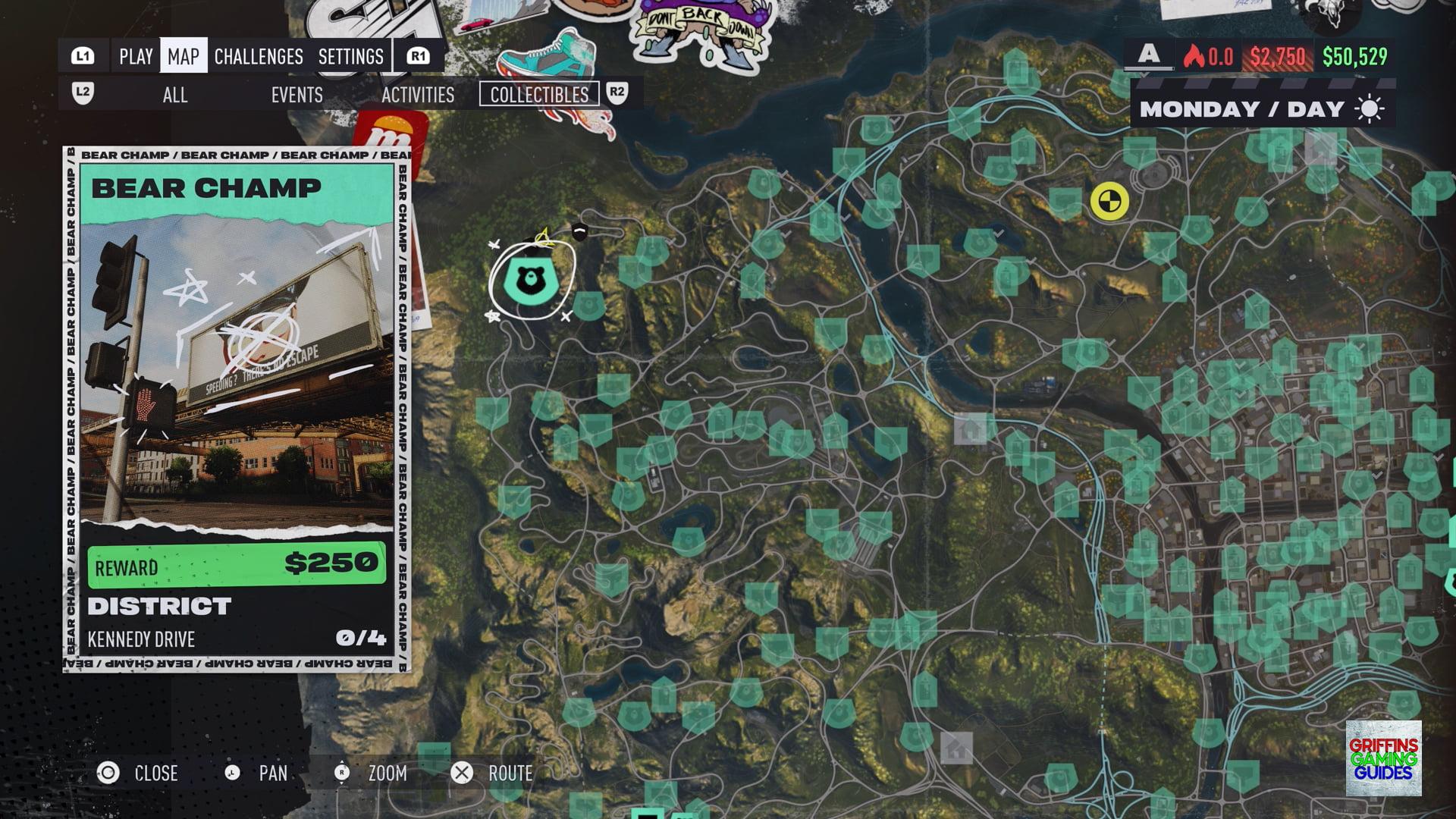Viewport: 1456px width, 819px height.
Task: Go to the SETTINGS tab
Action: 350,56
